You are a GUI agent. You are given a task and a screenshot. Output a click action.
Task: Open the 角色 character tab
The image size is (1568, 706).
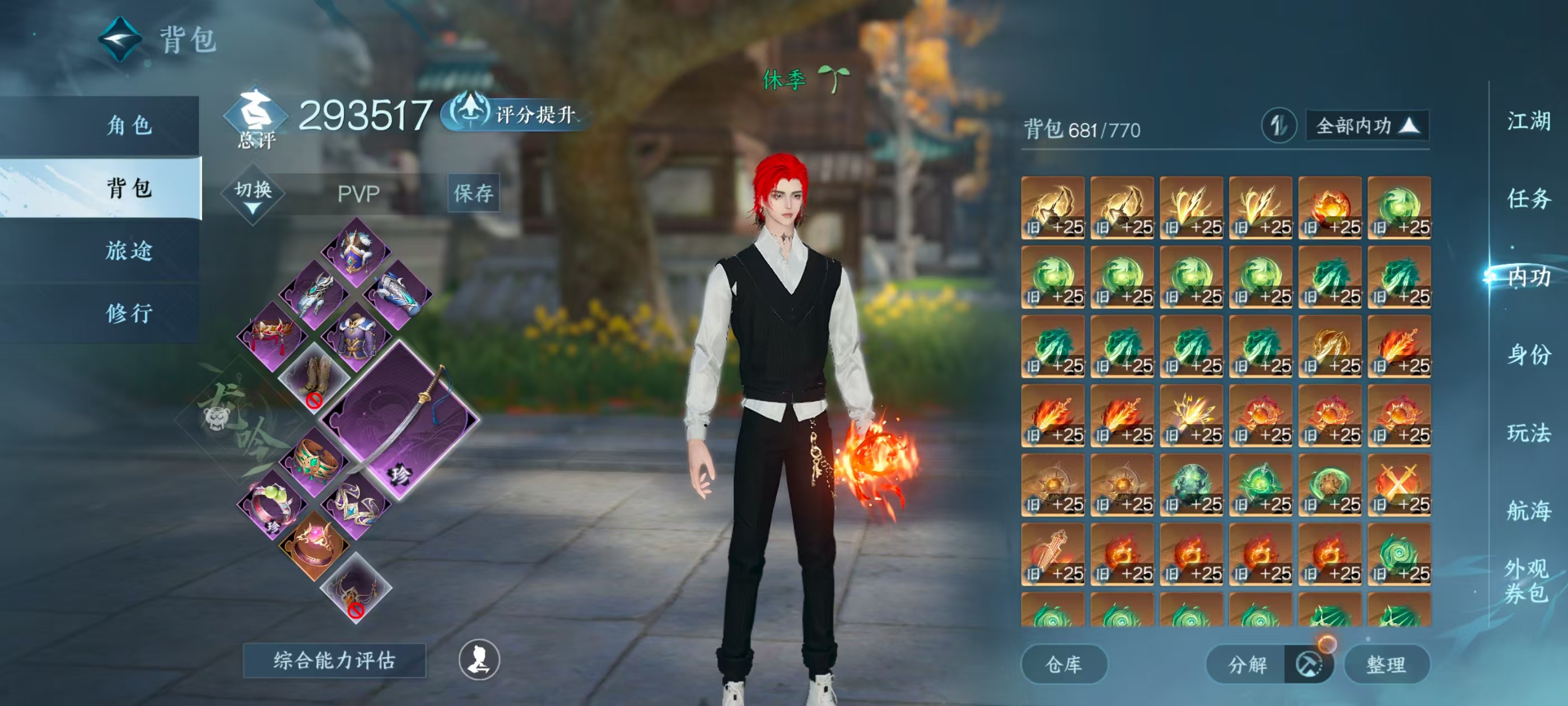129,126
